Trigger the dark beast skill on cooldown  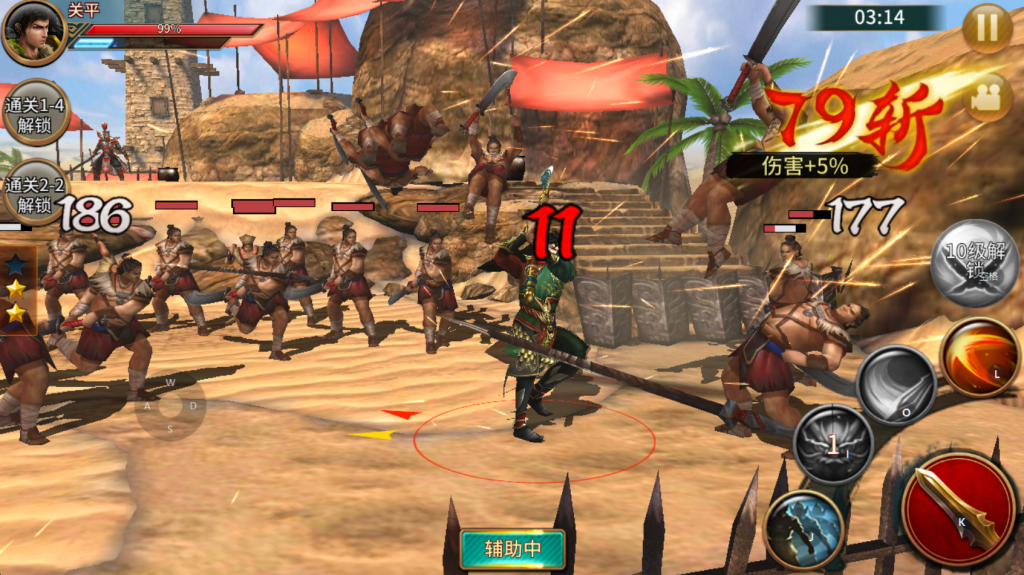(832, 444)
